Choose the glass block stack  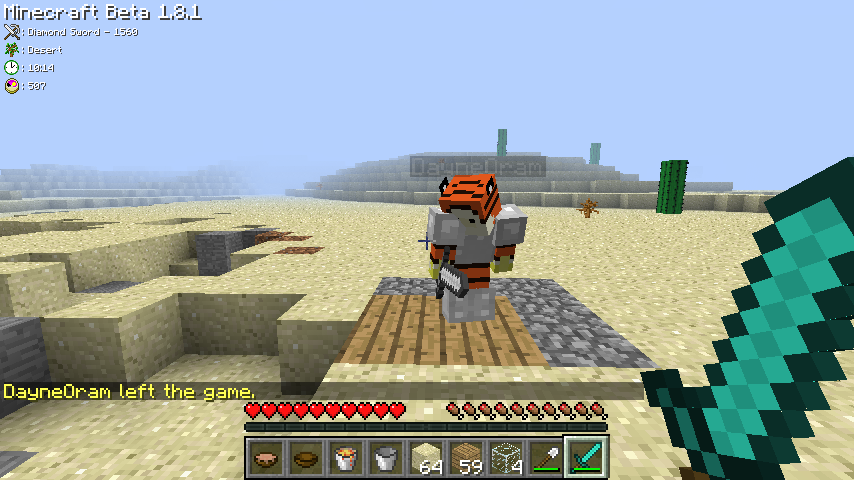tap(506, 458)
